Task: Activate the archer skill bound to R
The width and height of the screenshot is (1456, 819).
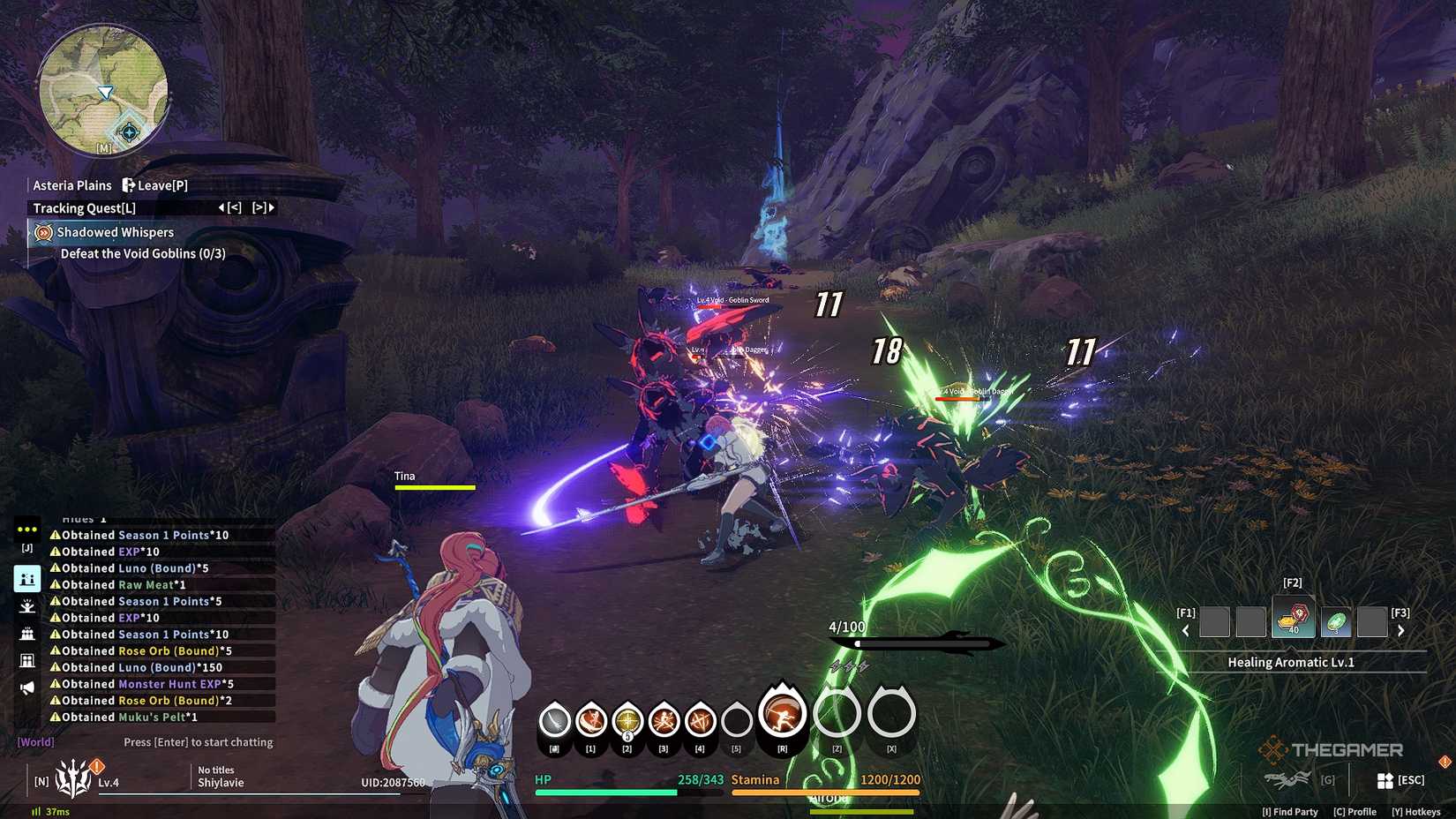Action: click(x=782, y=717)
